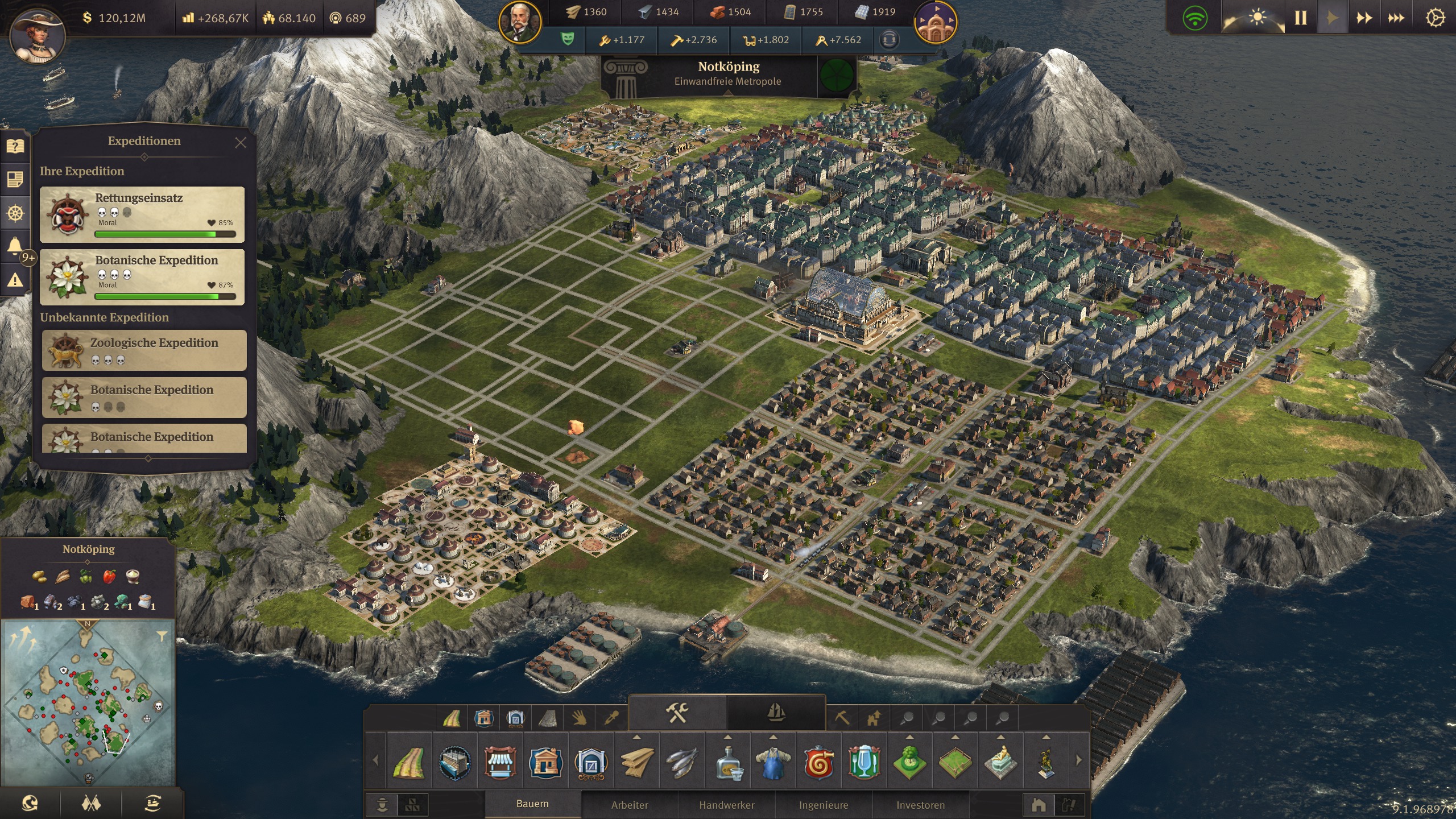Open the Rettungseinsatz expedition entry

(142, 214)
